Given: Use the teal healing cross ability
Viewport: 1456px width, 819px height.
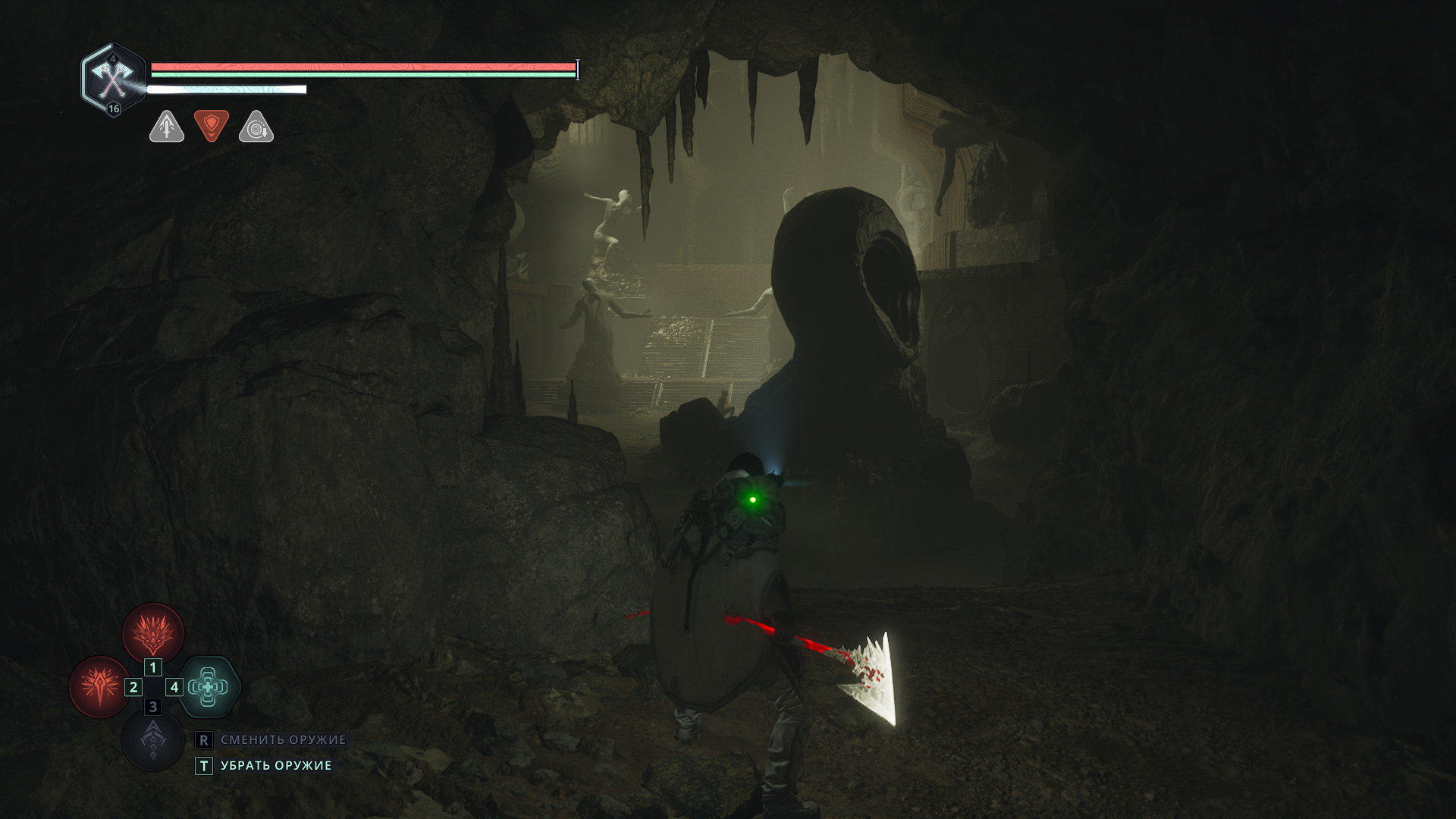Looking at the screenshot, I should 209,687.
